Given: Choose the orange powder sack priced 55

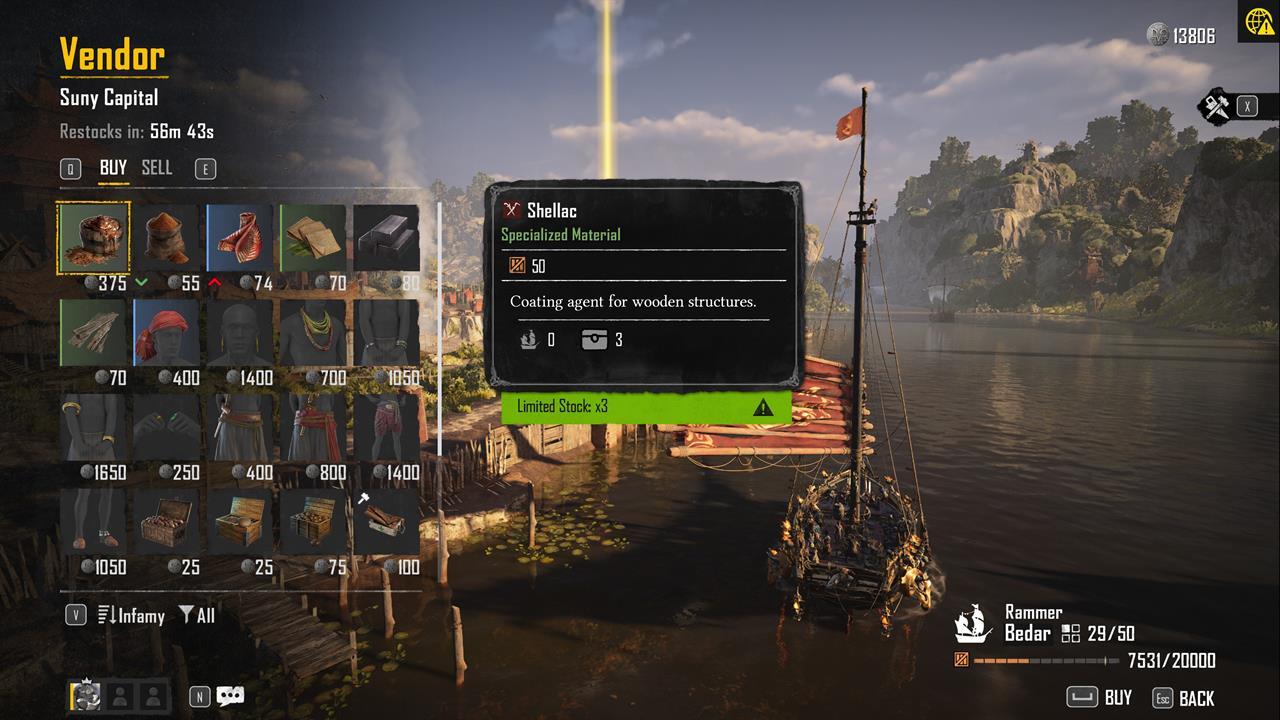Looking at the screenshot, I should [x=166, y=238].
